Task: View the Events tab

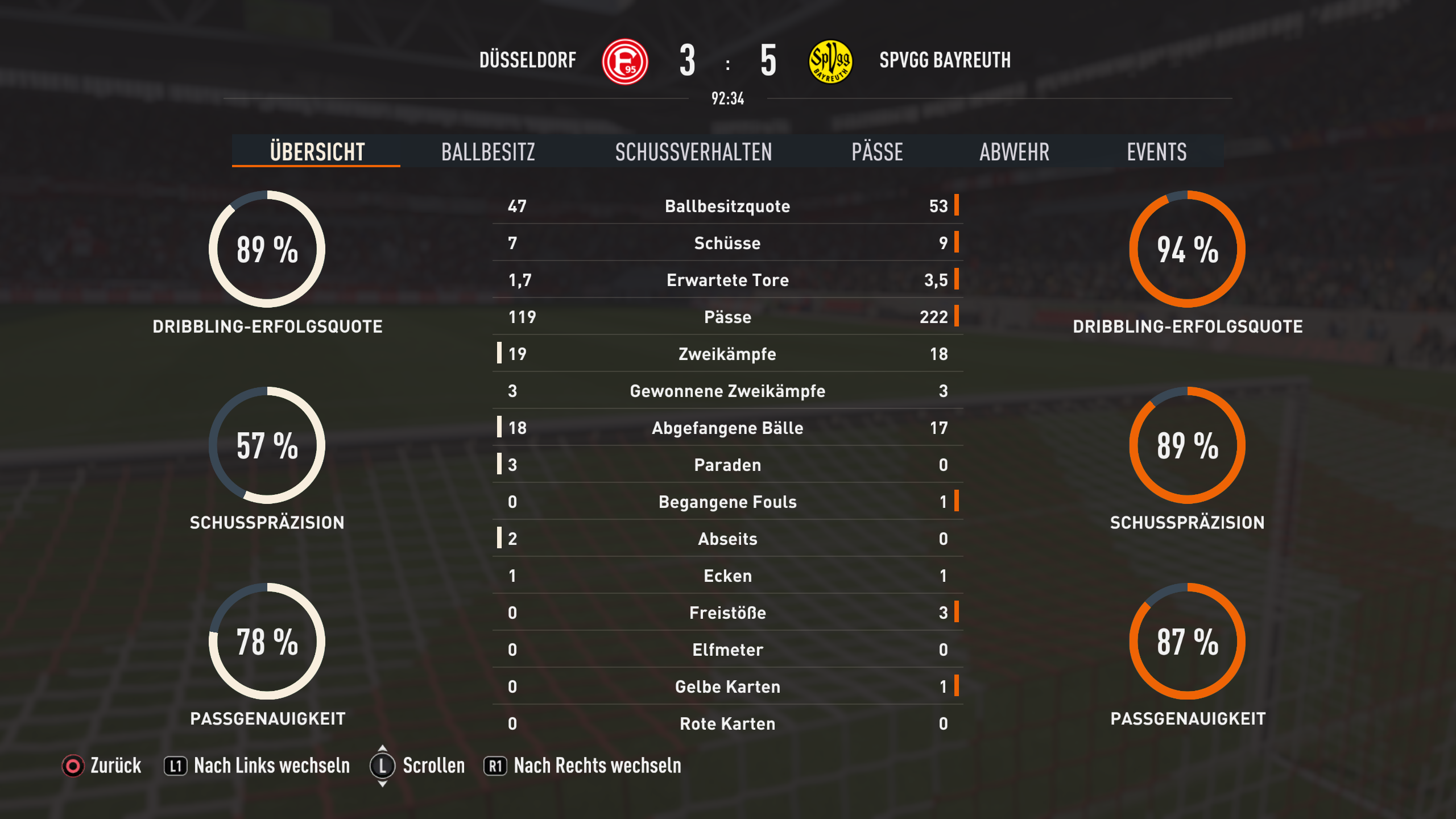Action: 1156,152
